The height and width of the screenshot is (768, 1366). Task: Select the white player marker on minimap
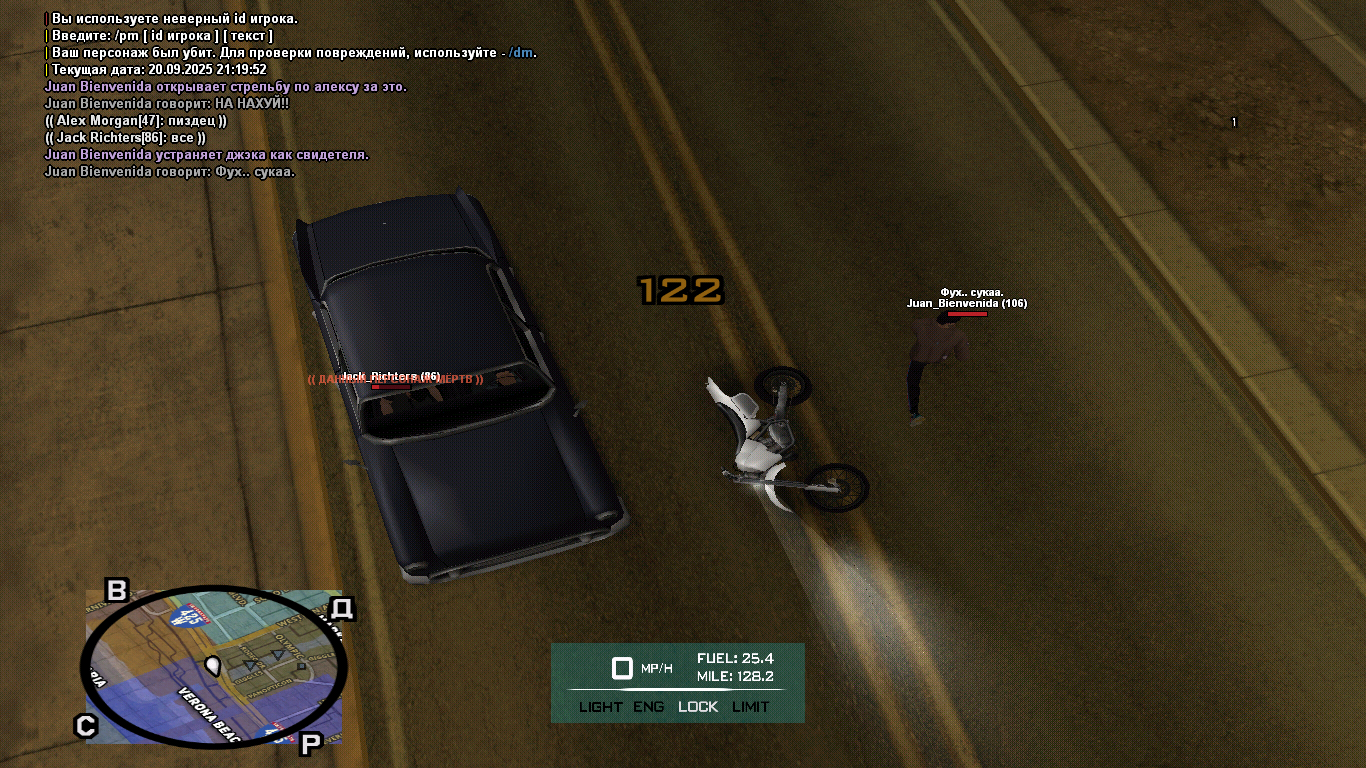click(212, 664)
